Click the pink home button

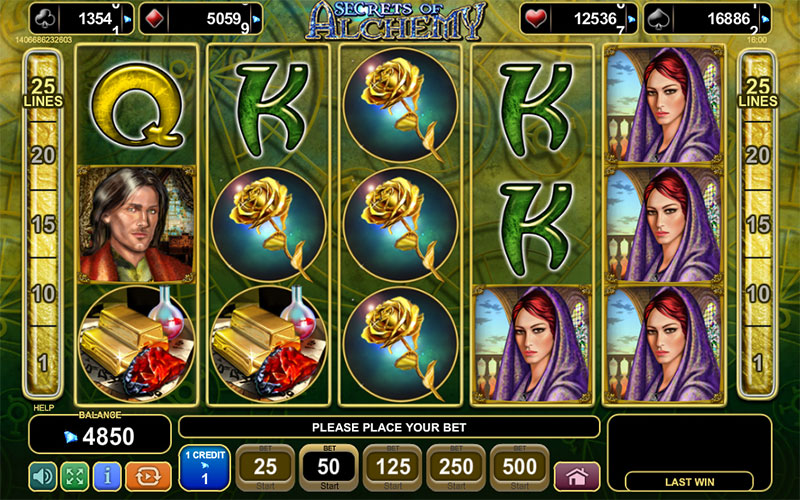[x=576, y=475]
